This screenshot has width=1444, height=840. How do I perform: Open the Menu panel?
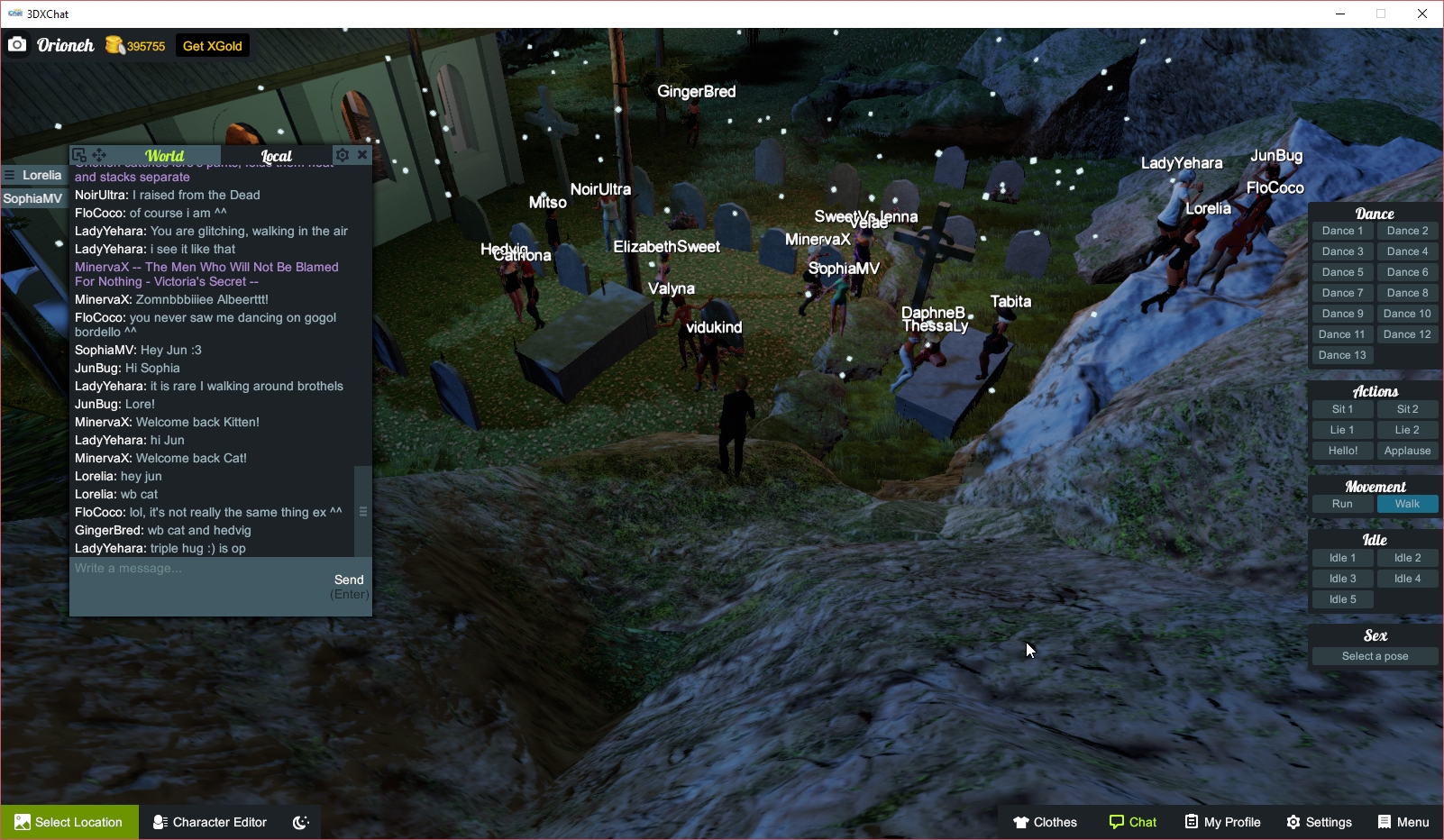(x=1403, y=822)
